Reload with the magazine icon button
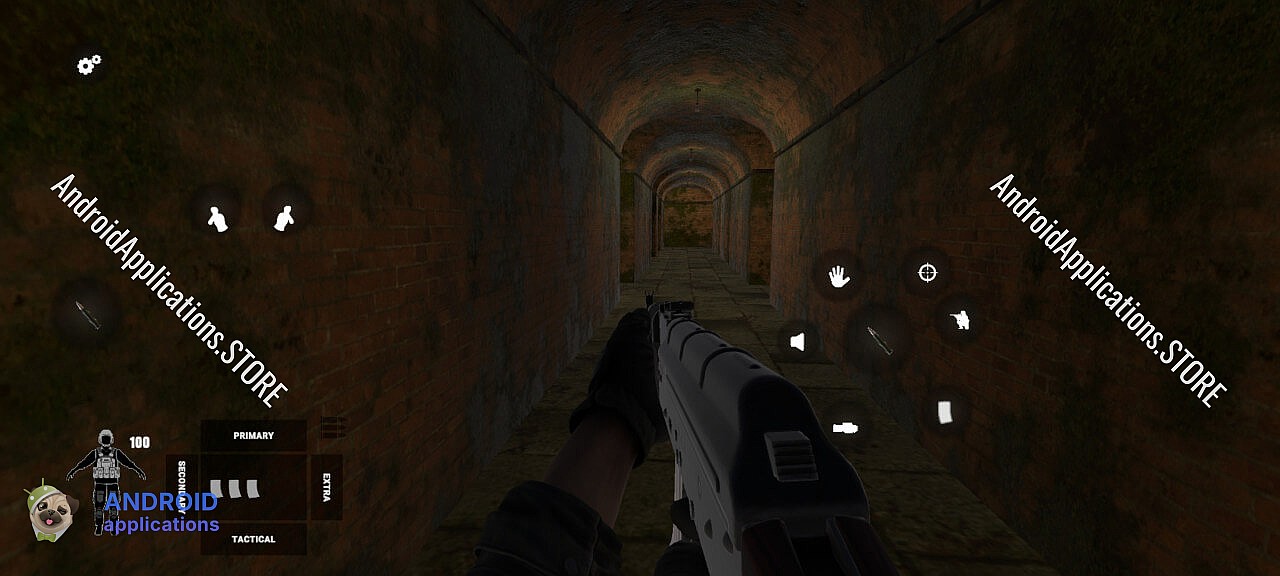 pos(945,411)
